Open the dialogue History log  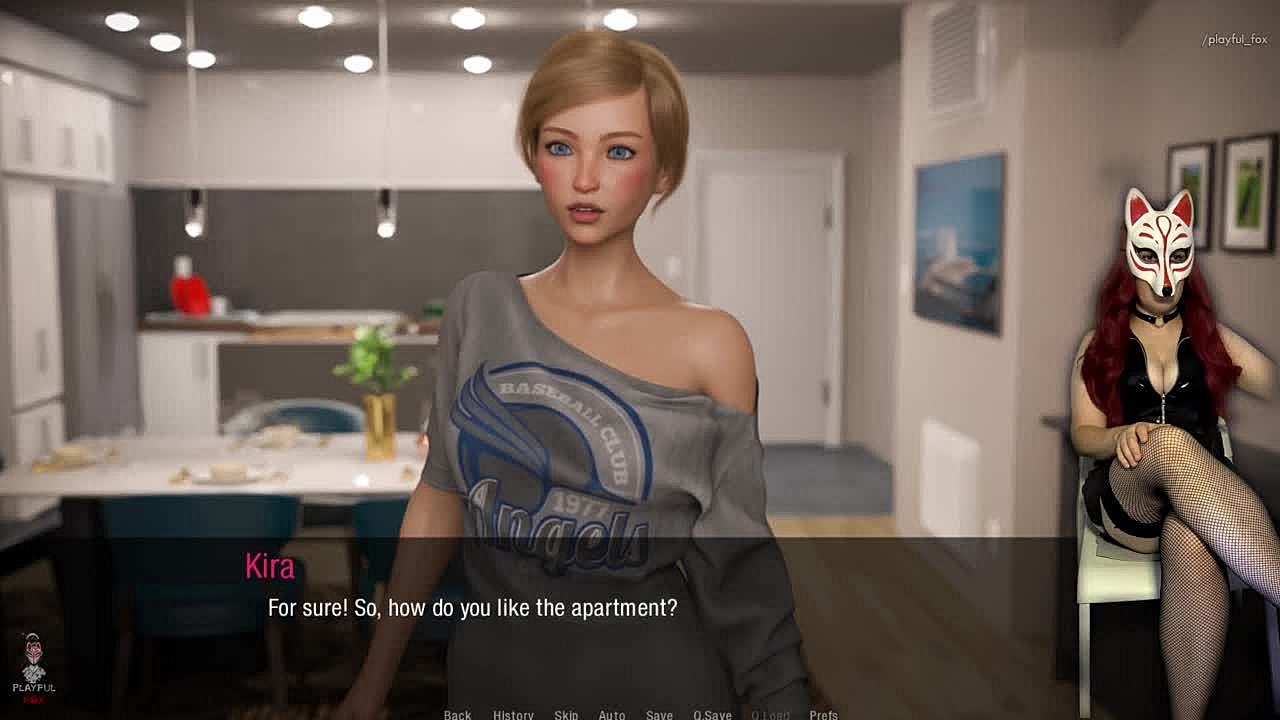pos(513,714)
